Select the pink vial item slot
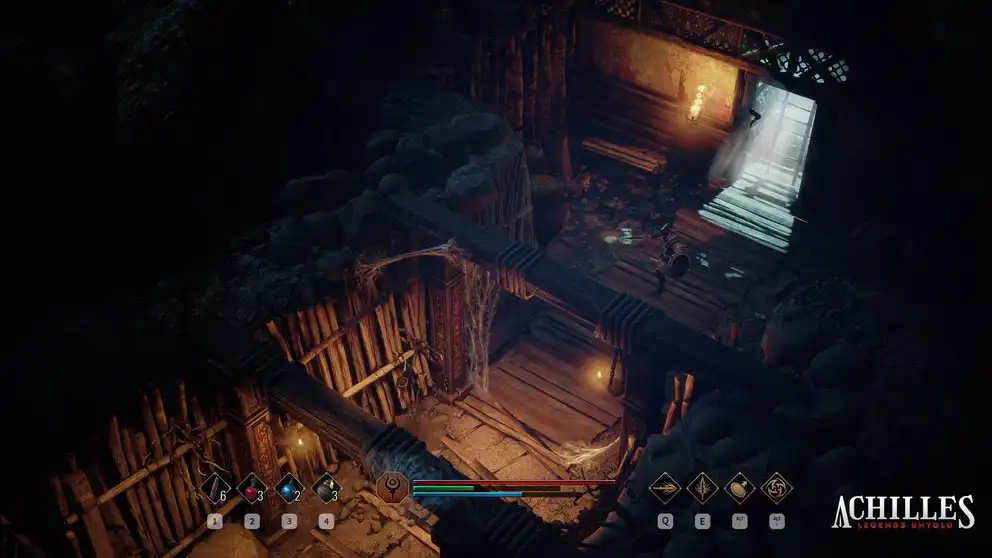This screenshot has height=558, width=992. (214, 488)
